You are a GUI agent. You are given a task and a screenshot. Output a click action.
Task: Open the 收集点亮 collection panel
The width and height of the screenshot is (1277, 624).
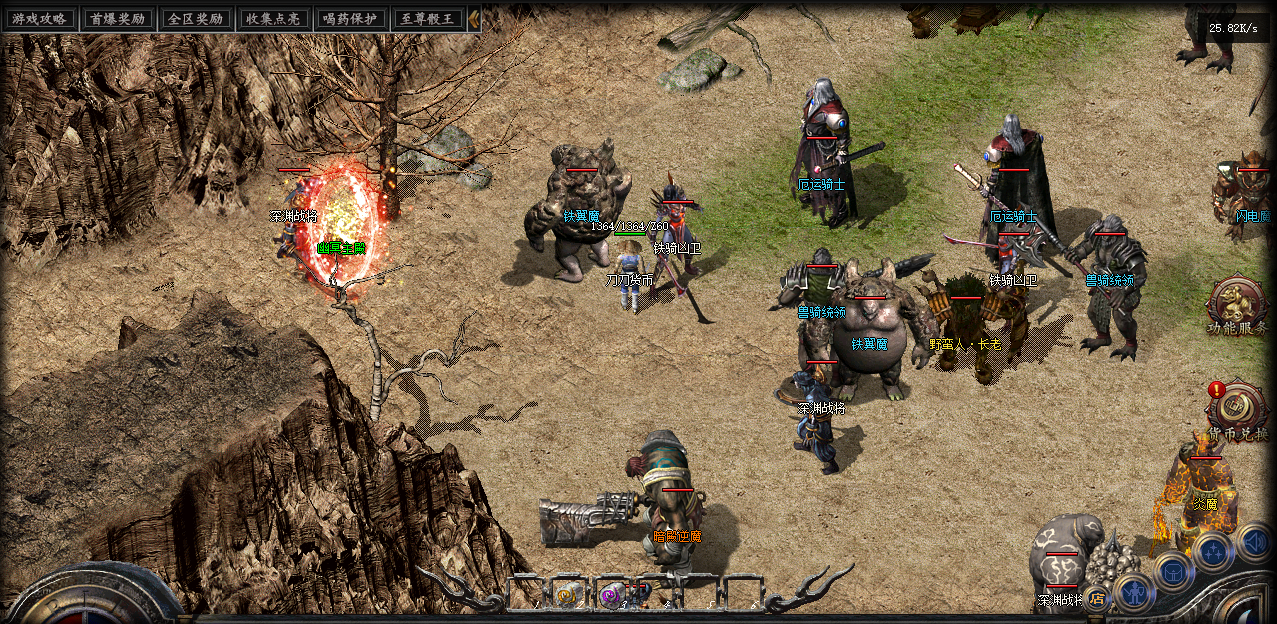coord(273,18)
